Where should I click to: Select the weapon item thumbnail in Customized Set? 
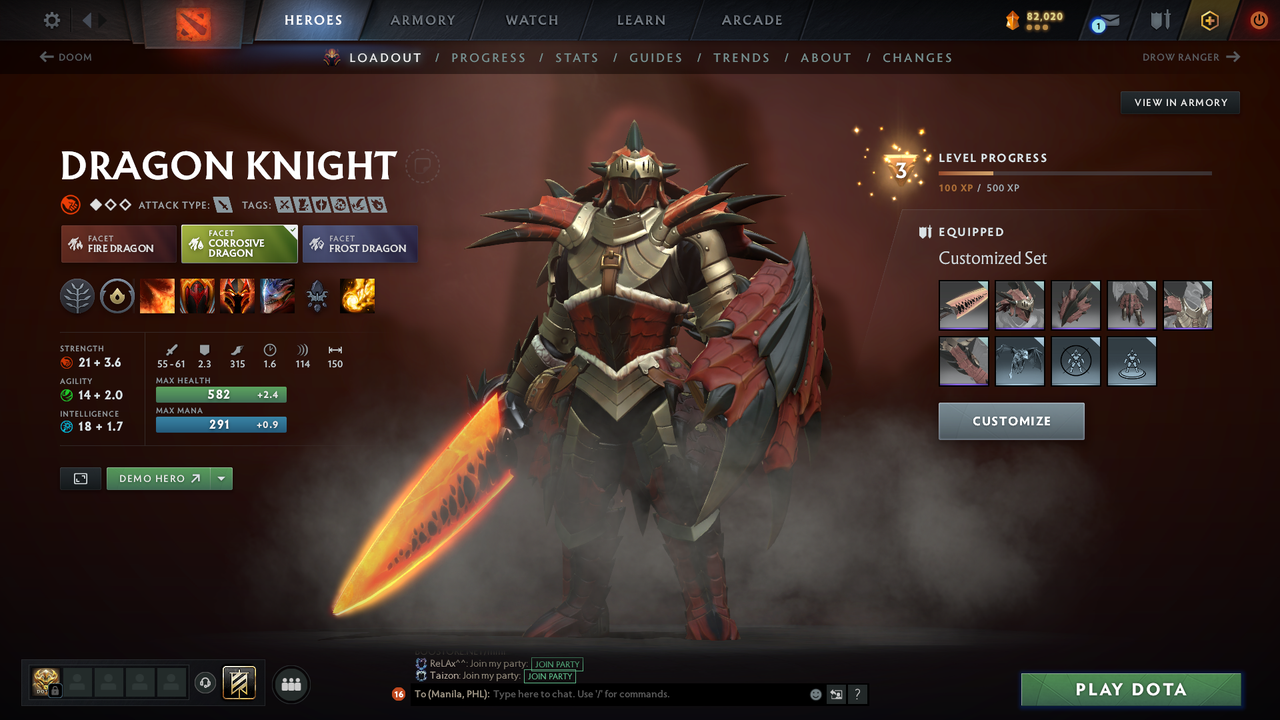963,305
